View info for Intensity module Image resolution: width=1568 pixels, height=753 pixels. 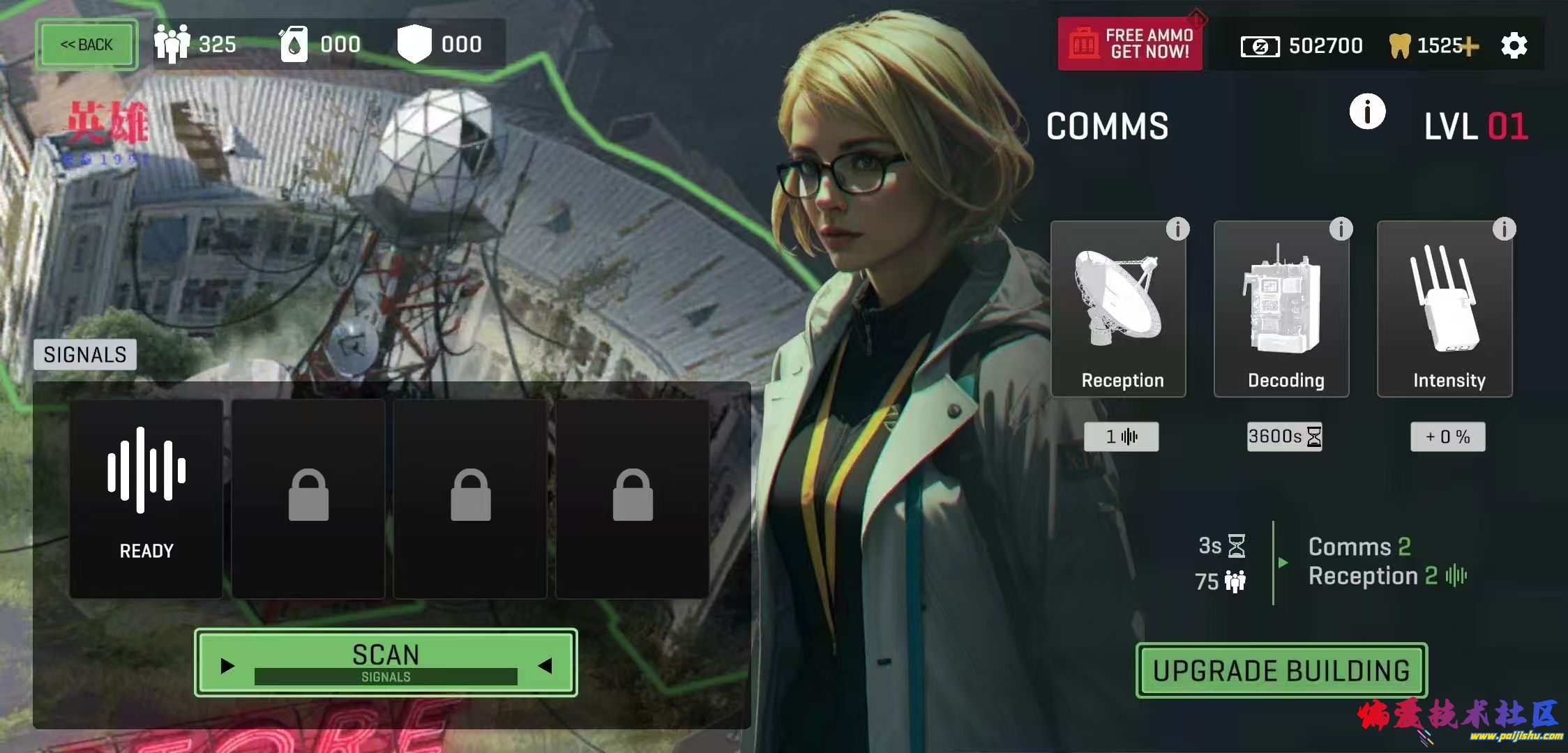(x=1504, y=229)
